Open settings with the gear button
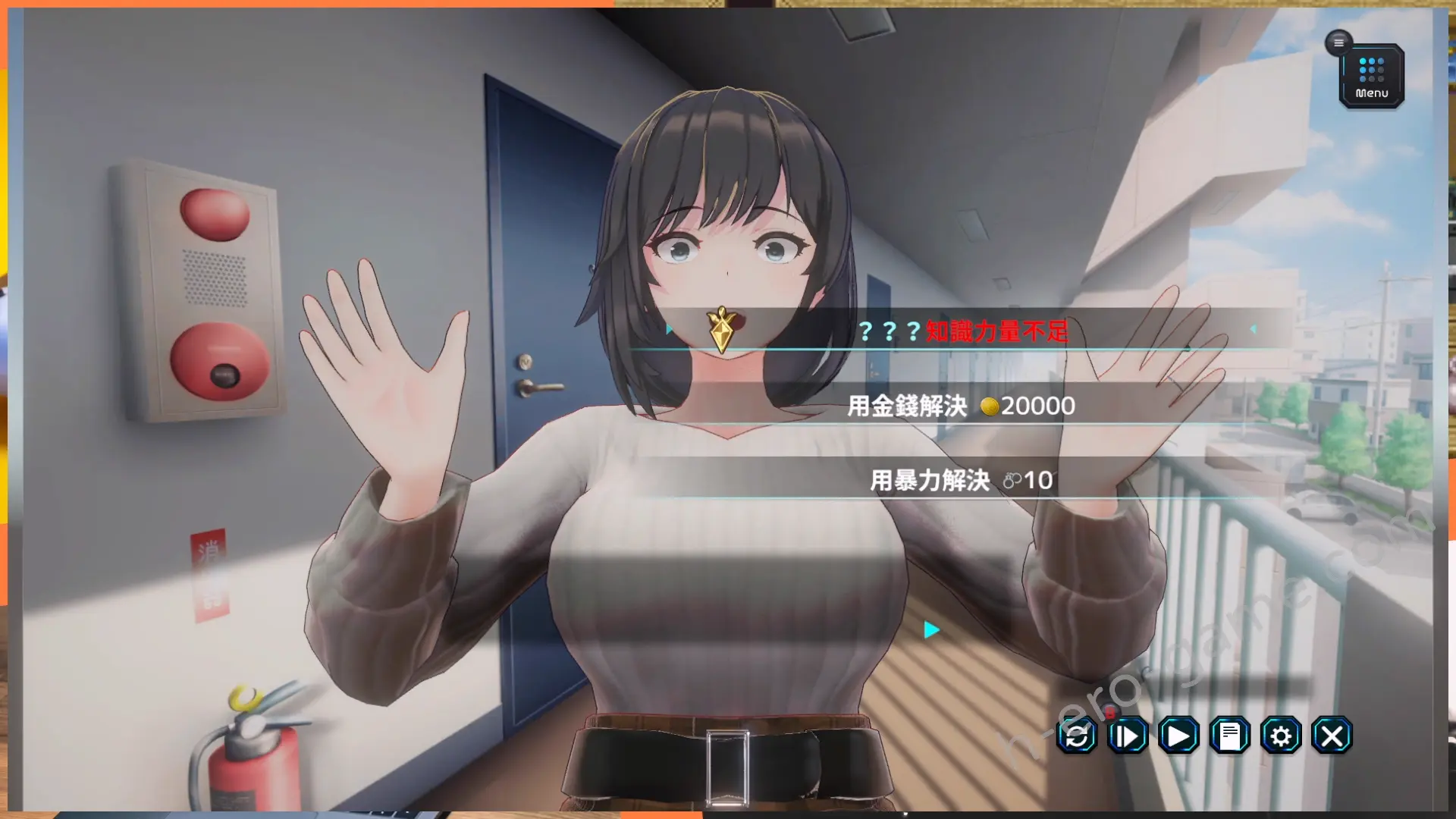This screenshot has width=1456, height=819. (x=1281, y=736)
